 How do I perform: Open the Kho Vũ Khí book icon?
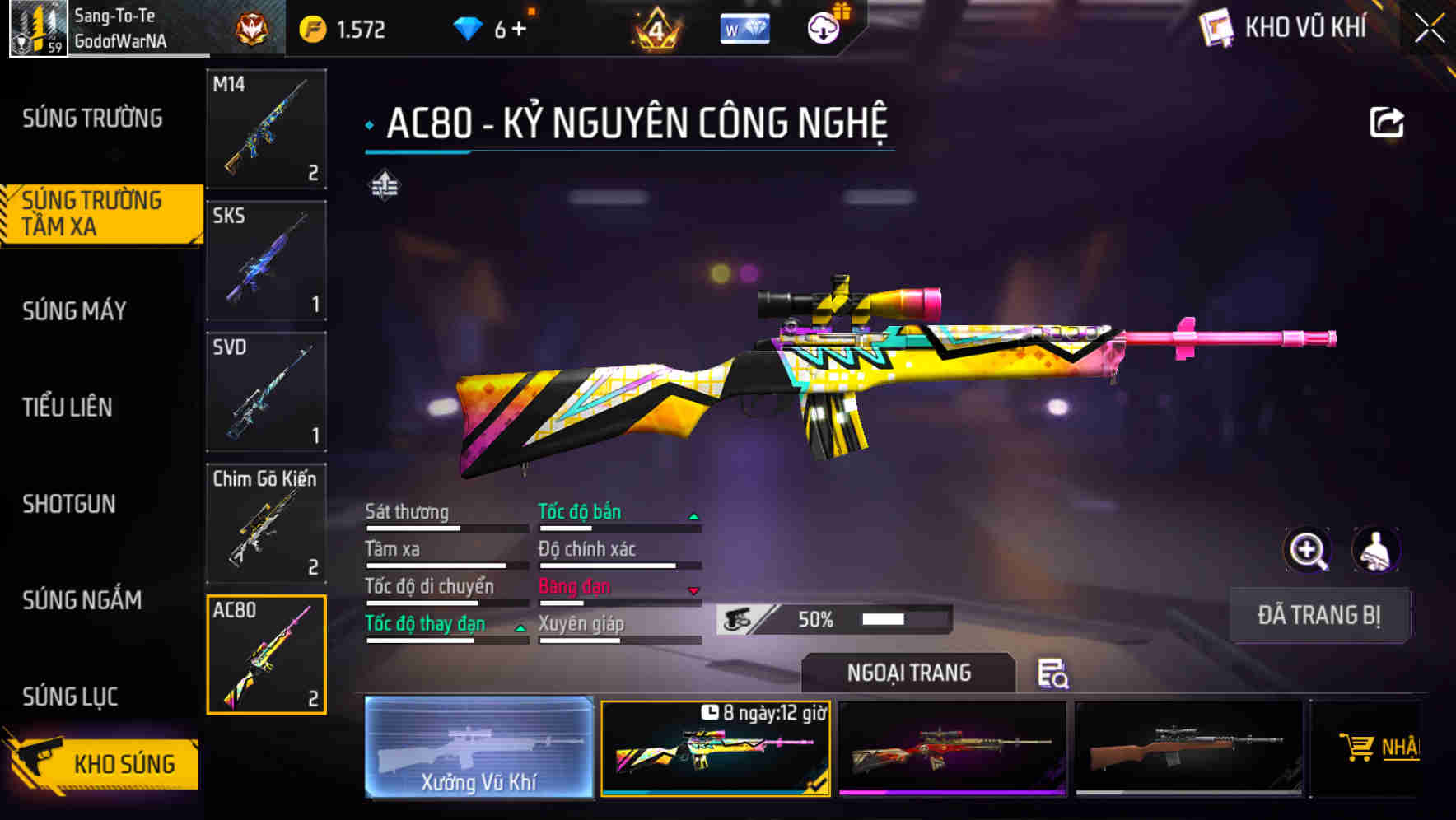(x=1216, y=28)
